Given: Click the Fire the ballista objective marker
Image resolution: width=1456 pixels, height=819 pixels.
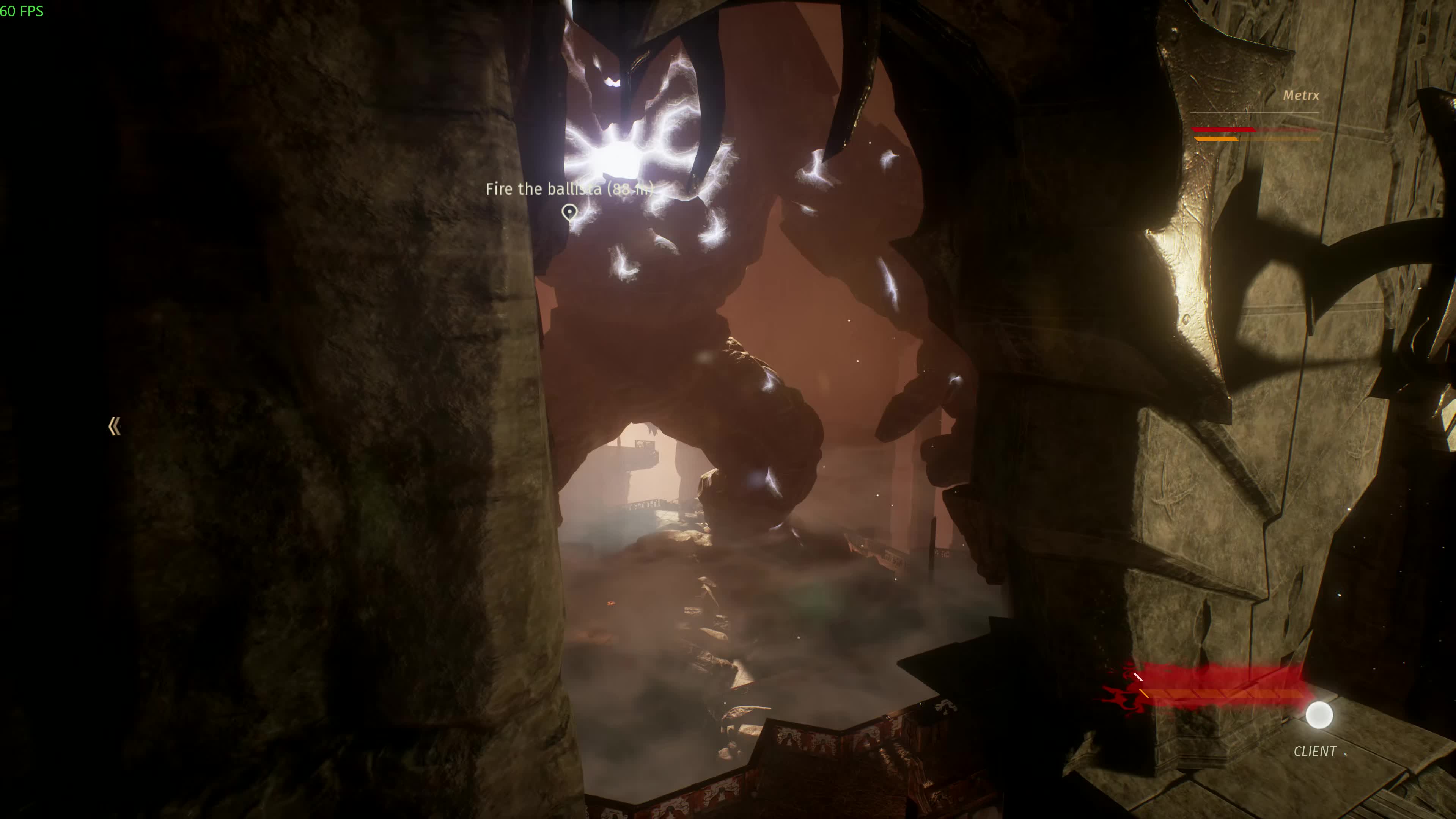Looking at the screenshot, I should [x=569, y=212].
